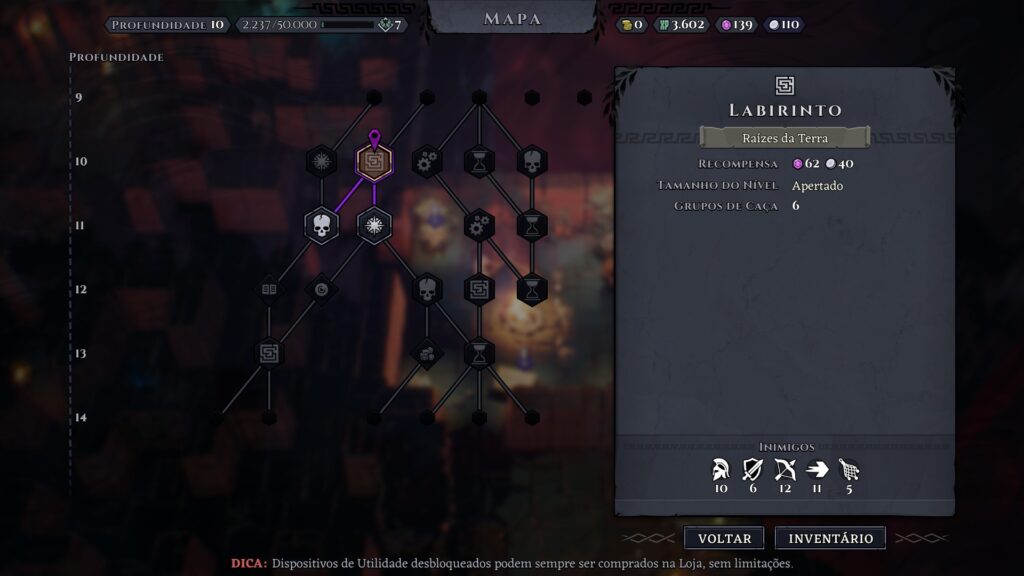Viewport: 1024px width, 576px height.
Task: Pick the starburst node linked to the current node
Action: [x=374, y=225]
